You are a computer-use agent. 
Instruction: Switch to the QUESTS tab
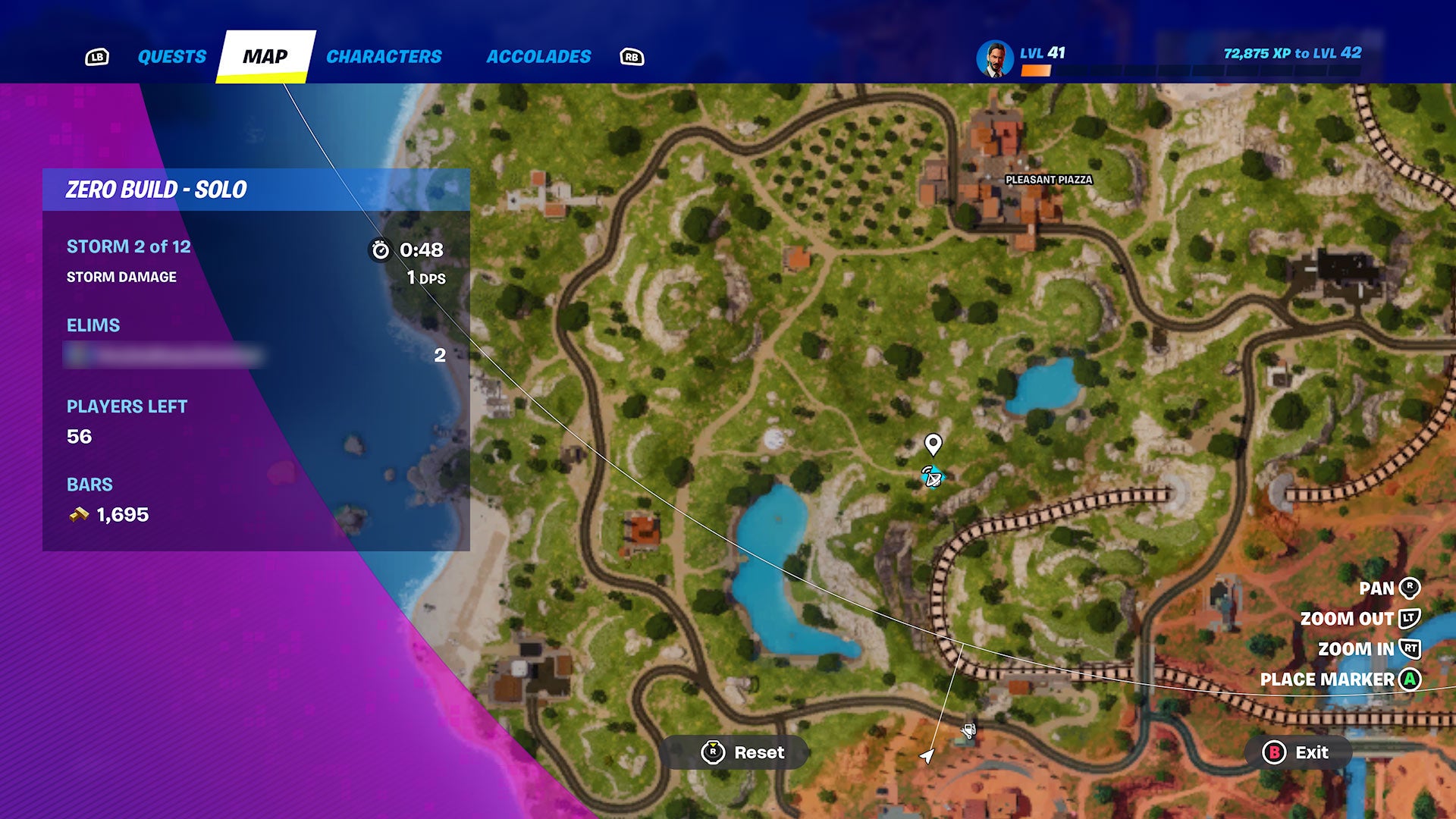coord(171,55)
